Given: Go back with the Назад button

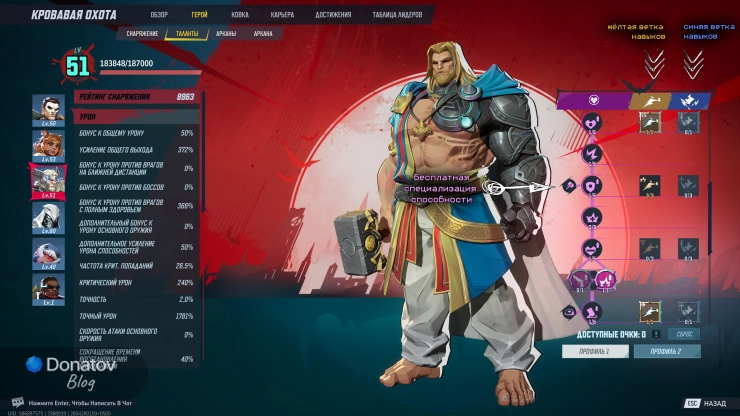Looking at the screenshot, I should 706,403.
